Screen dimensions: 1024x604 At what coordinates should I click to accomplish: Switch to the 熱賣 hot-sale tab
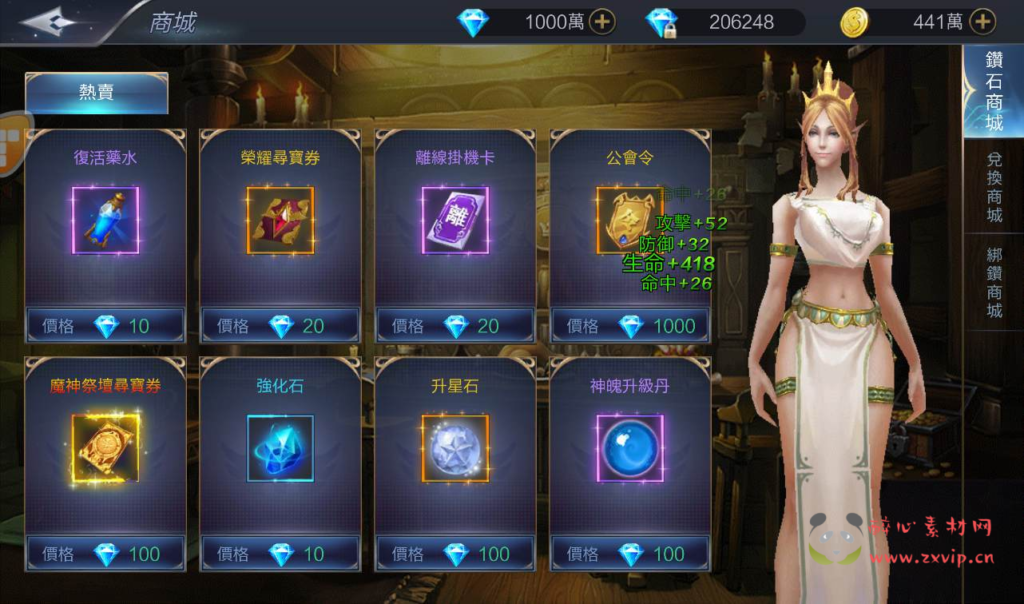[x=96, y=93]
